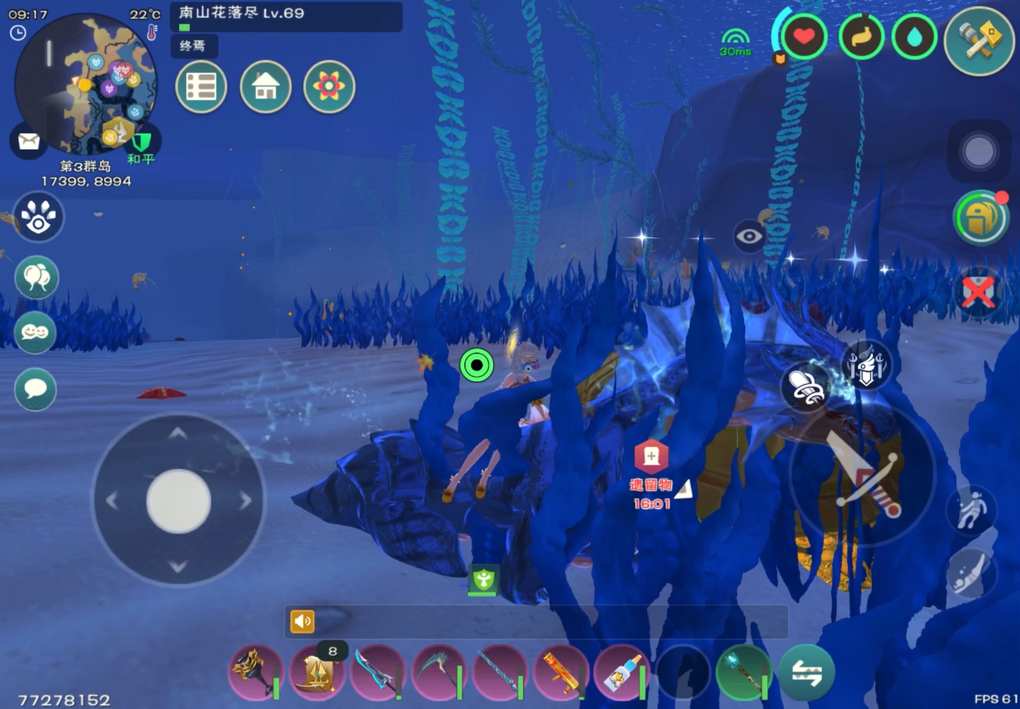
Task: Select the green-highlighted staff hotbar slot
Action: [743, 671]
